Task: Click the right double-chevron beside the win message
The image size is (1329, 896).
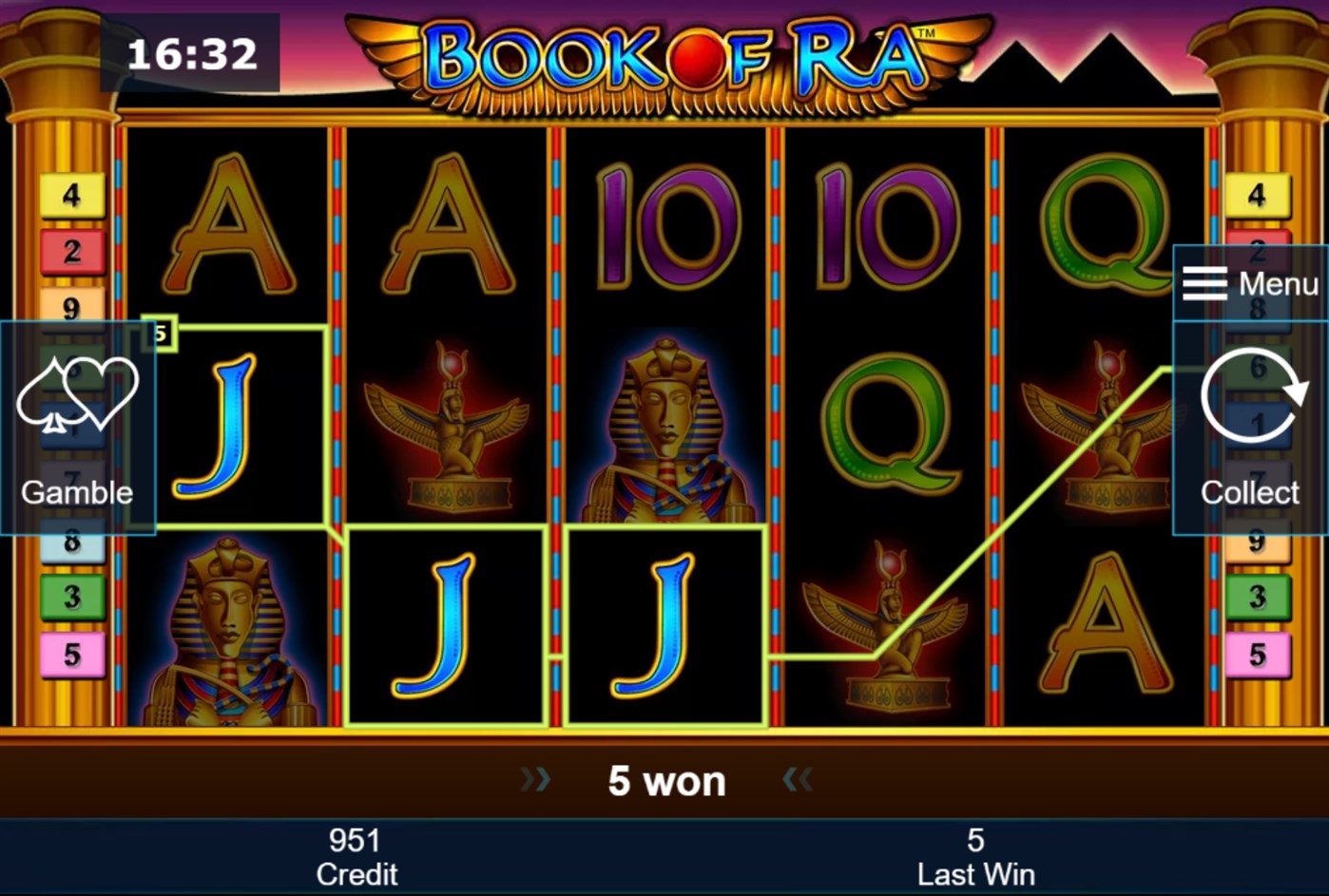Action: [799, 779]
